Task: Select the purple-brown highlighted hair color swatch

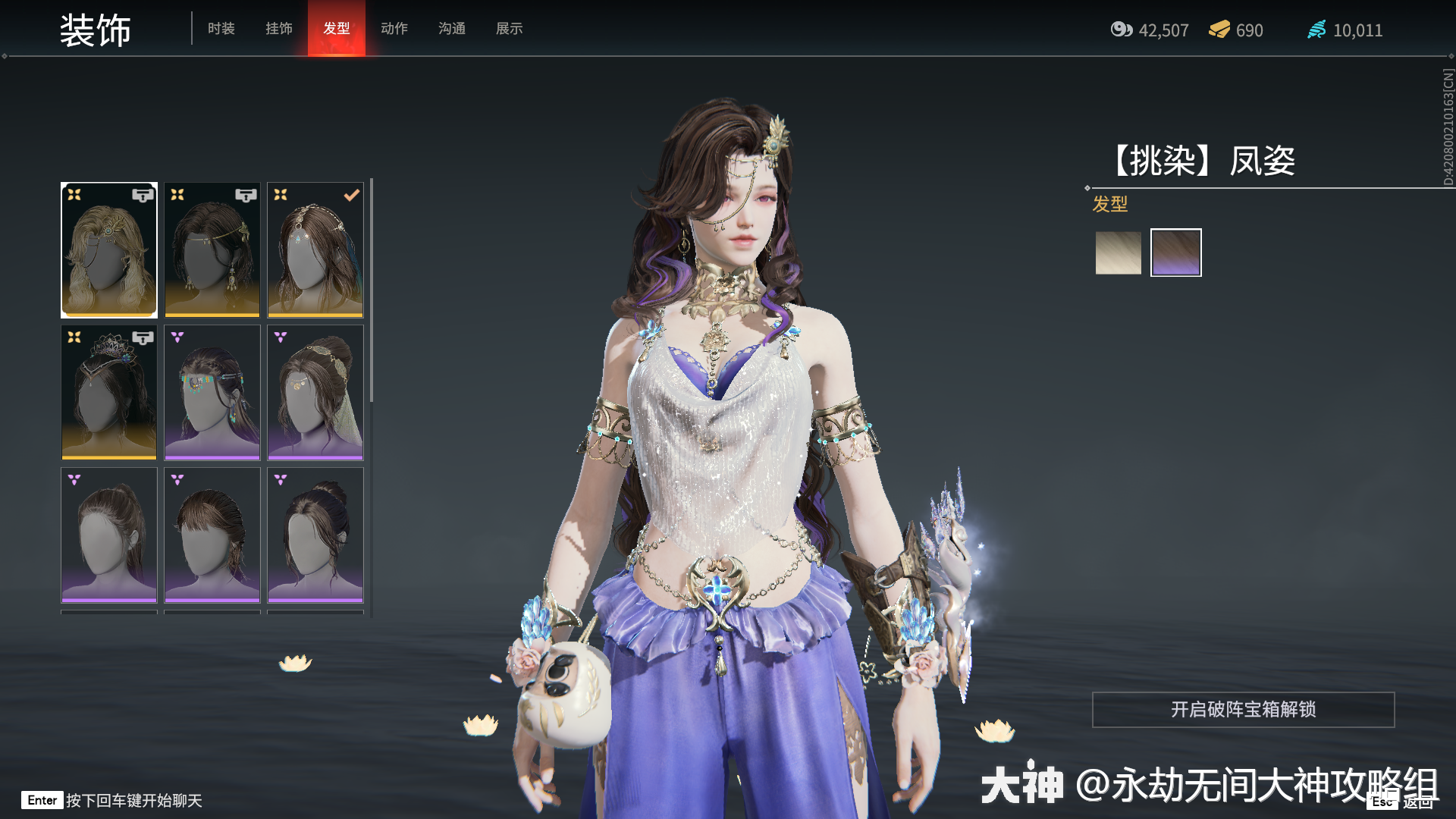Action: pos(1175,252)
